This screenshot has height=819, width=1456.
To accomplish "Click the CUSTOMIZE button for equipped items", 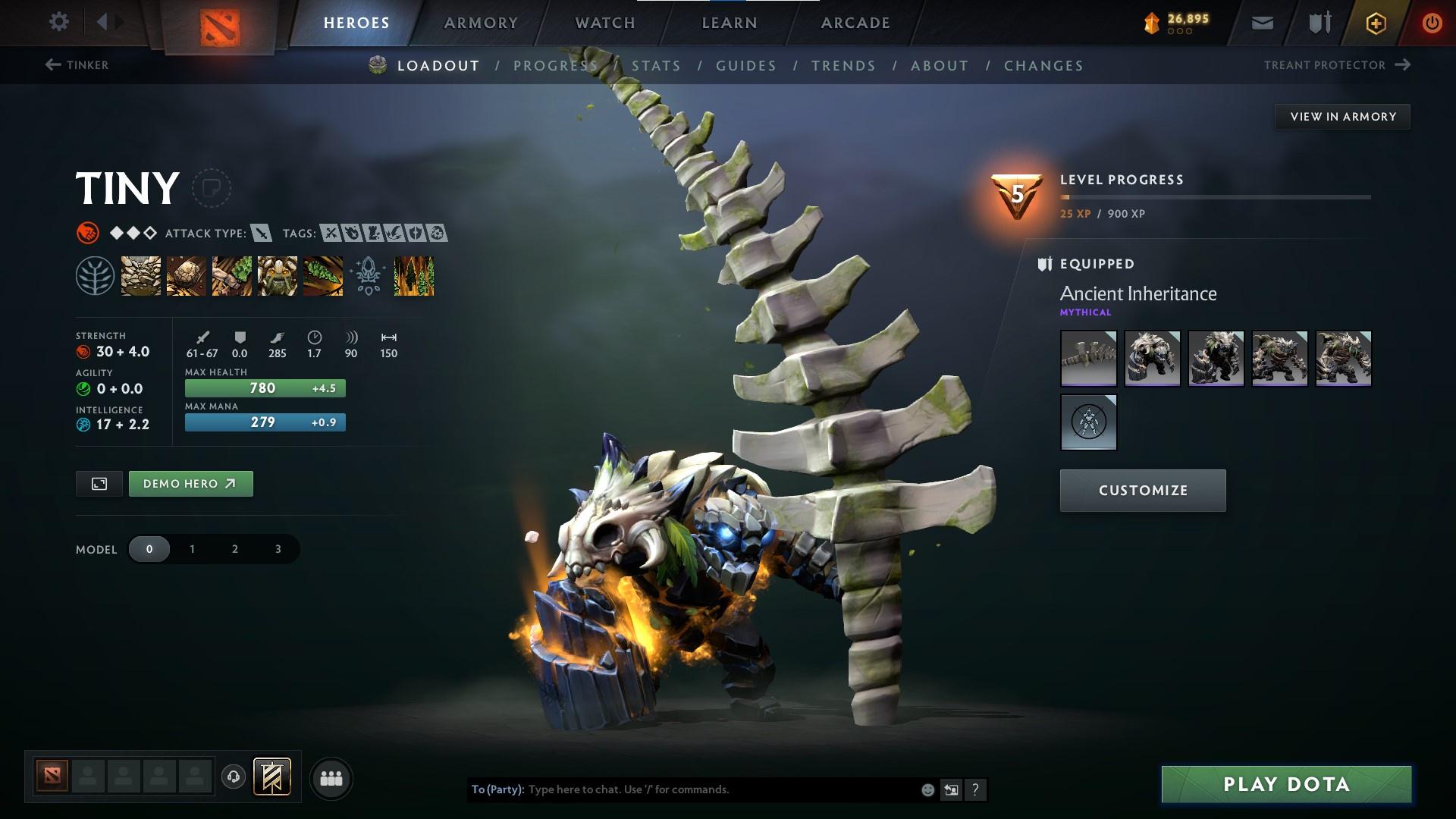I will (x=1142, y=490).
